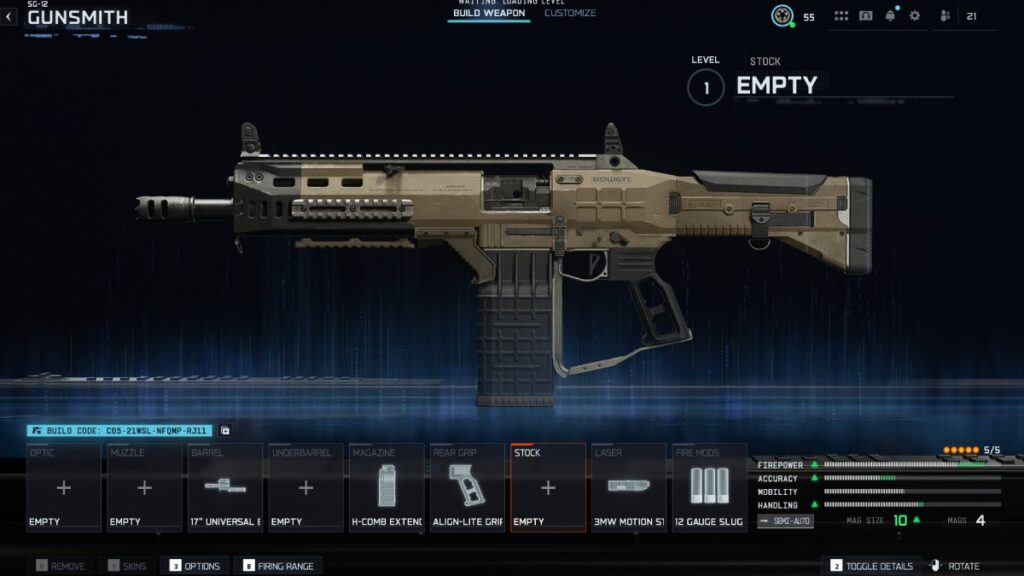Choose the empty Muzzle slot
The image size is (1024, 576).
pos(144,488)
